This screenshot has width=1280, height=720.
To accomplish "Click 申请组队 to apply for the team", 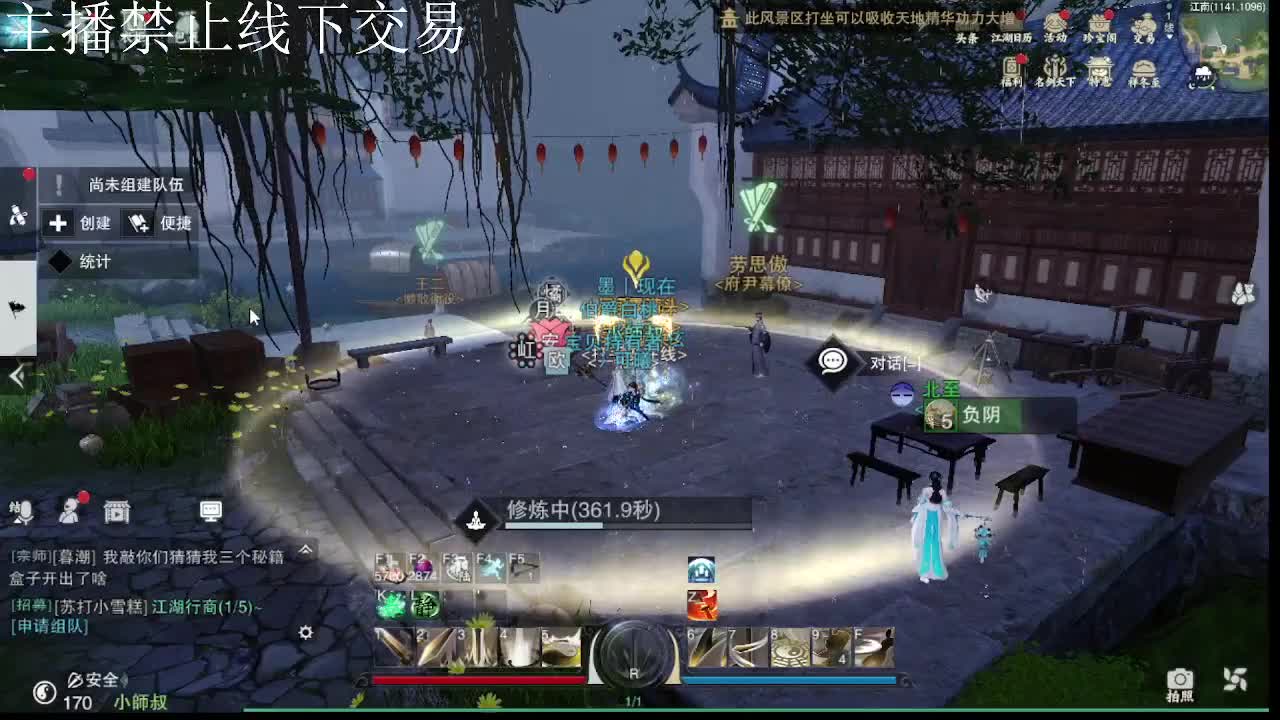I will click(48, 627).
